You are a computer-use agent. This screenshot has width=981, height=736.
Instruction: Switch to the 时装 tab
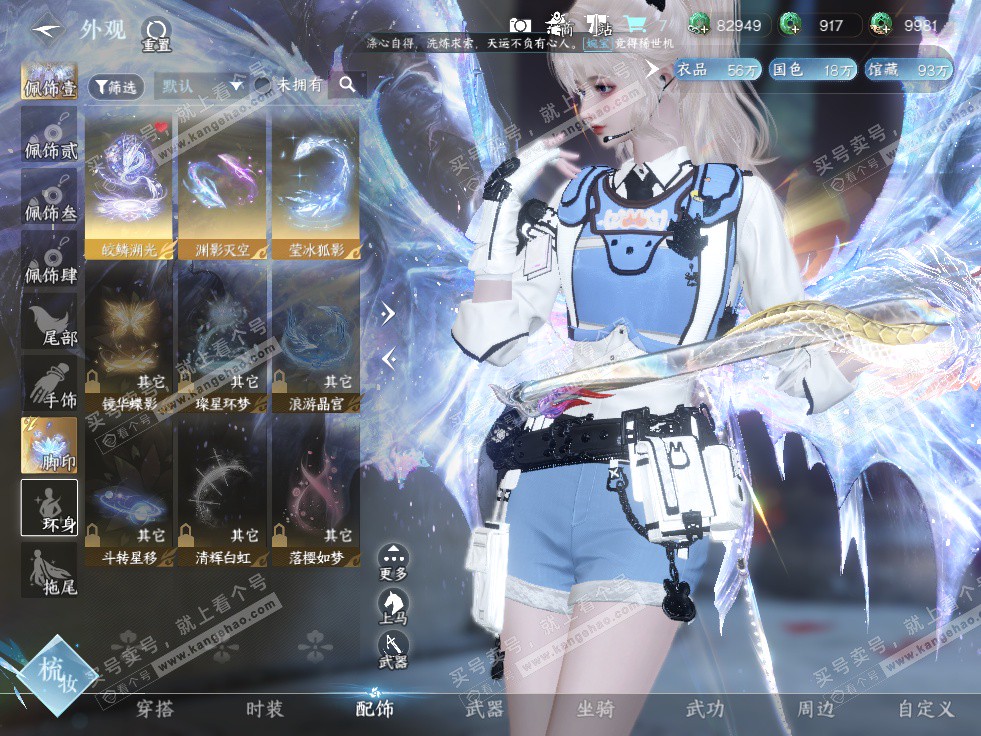click(x=265, y=709)
